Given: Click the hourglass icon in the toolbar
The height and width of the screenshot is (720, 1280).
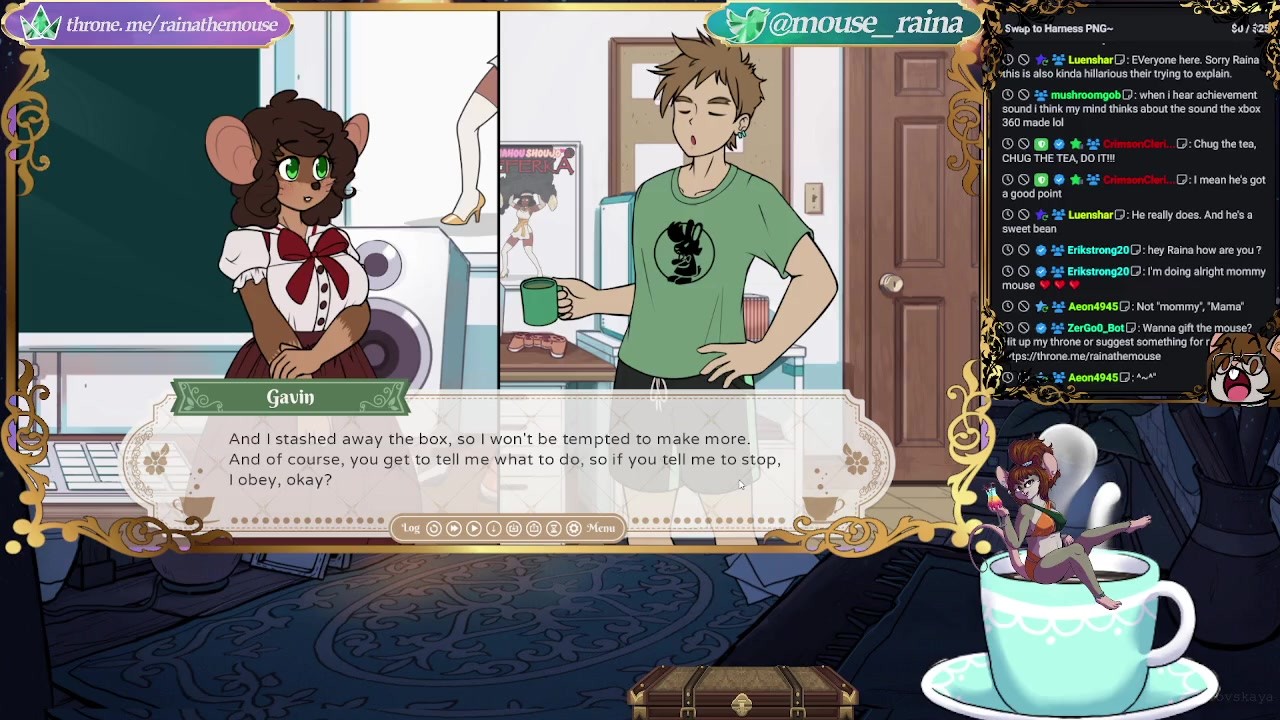Looking at the screenshot, I should pos(554,528).
